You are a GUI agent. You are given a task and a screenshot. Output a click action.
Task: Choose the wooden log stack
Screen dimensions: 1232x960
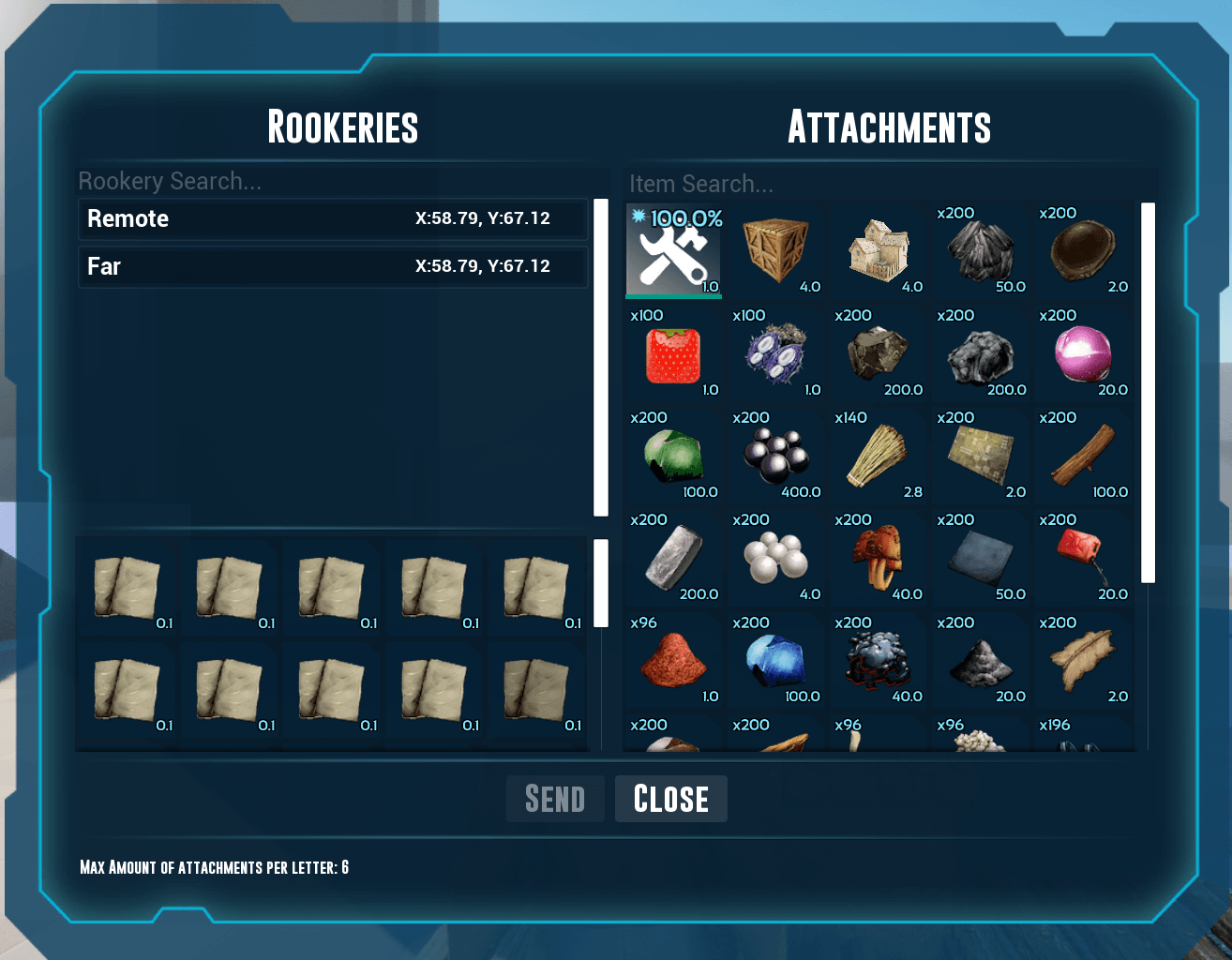1082,456
